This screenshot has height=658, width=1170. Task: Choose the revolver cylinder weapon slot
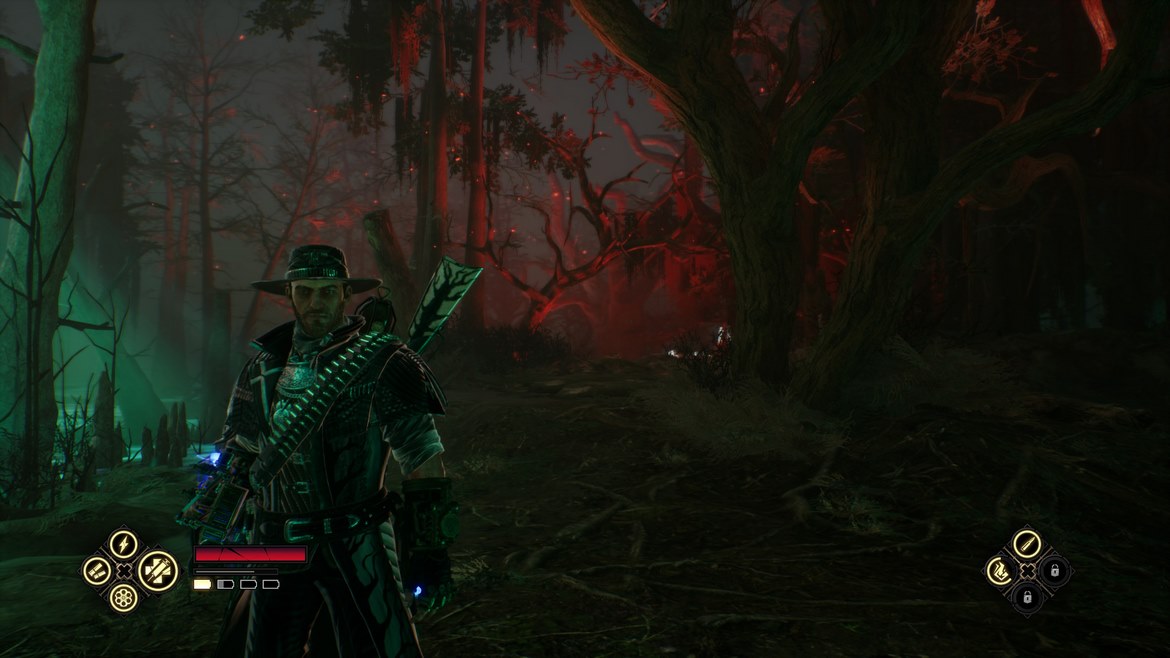point(124,597)
